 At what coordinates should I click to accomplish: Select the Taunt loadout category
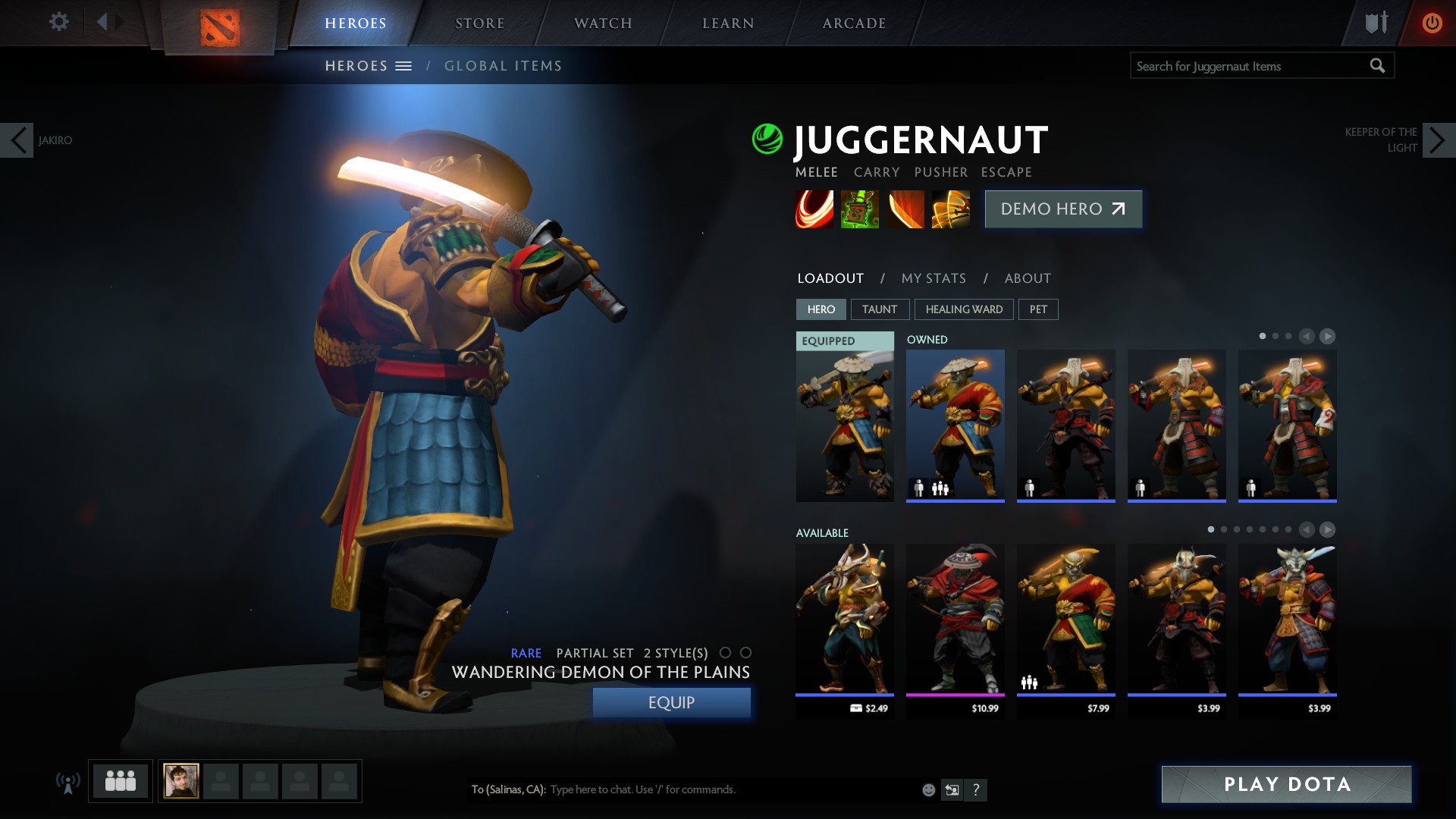click(879, 309)
